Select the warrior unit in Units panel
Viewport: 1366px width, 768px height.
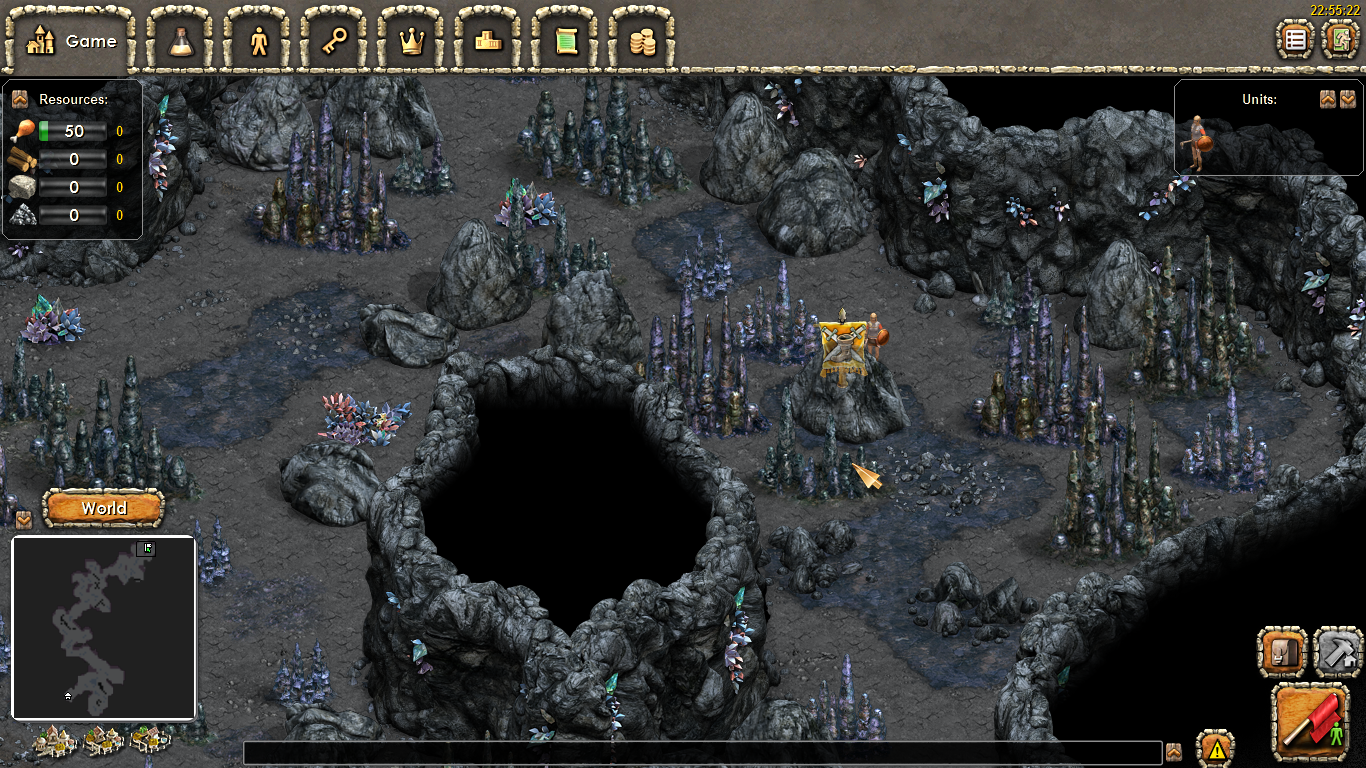point(1197,142)
